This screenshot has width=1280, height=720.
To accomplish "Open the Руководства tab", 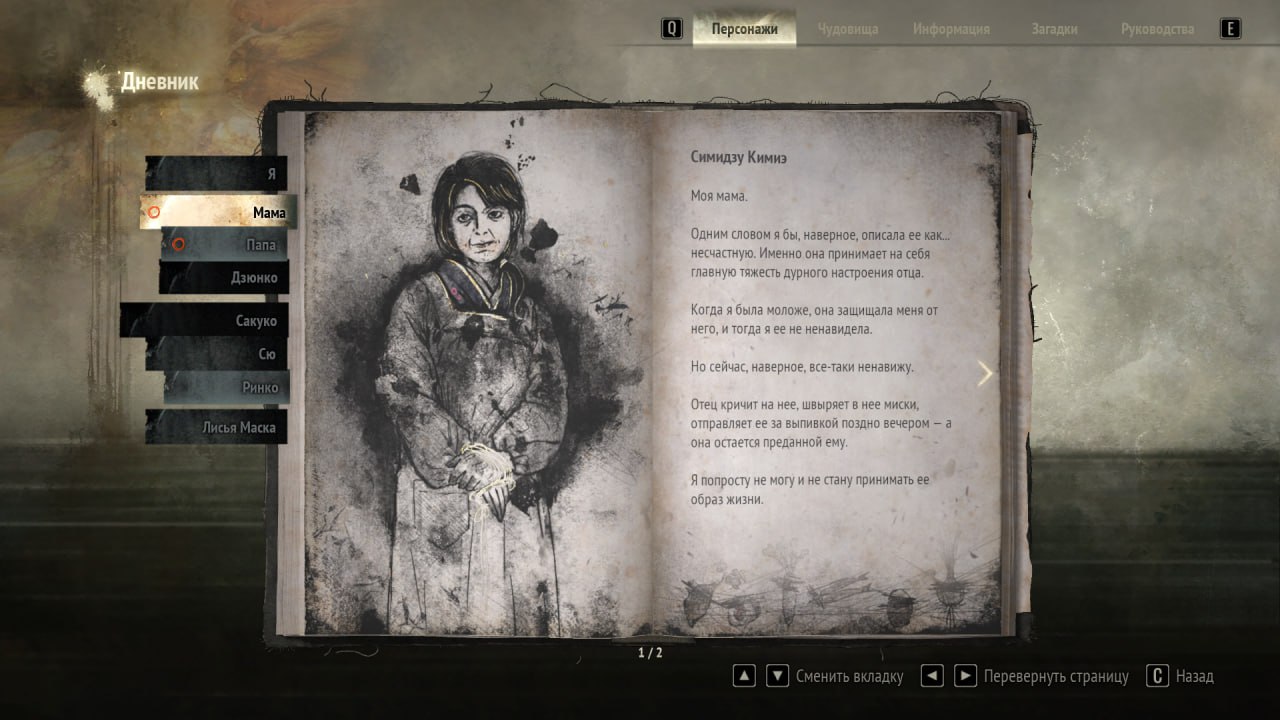I will point(1157,29).
